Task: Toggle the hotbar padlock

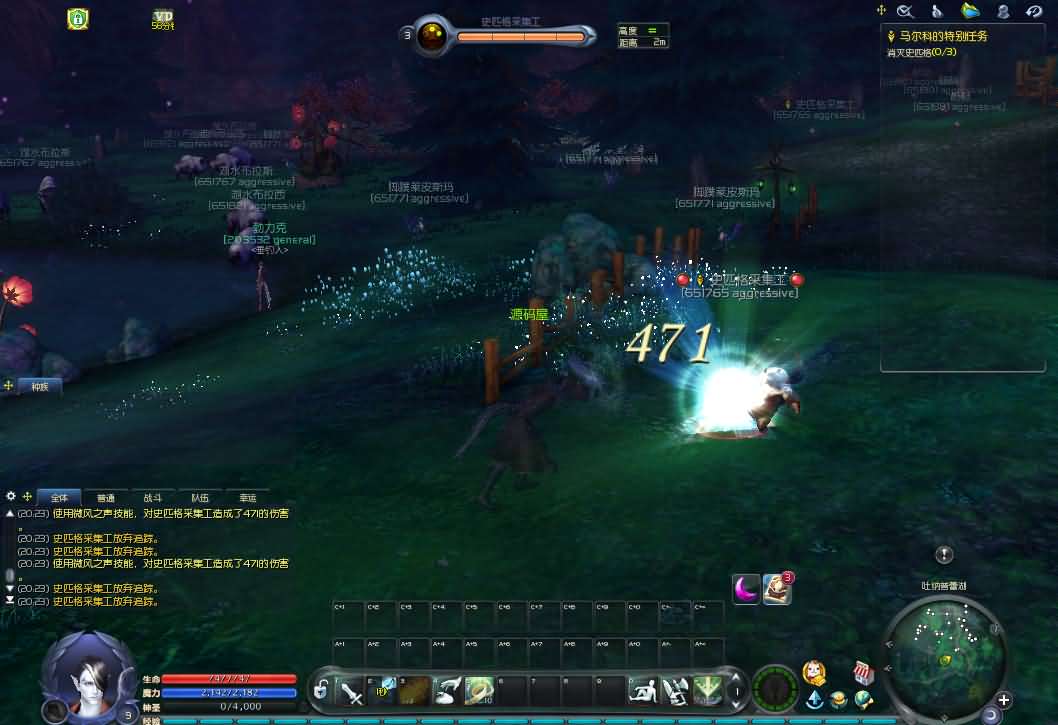Action: 321,690
